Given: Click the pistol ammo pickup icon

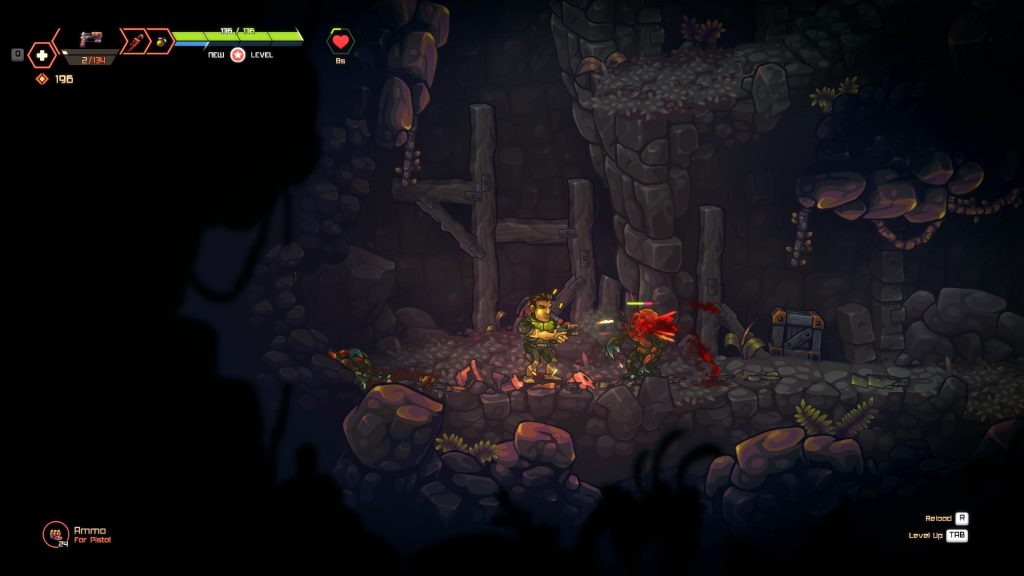Looking at the screenshot, I should click(55, 534).
